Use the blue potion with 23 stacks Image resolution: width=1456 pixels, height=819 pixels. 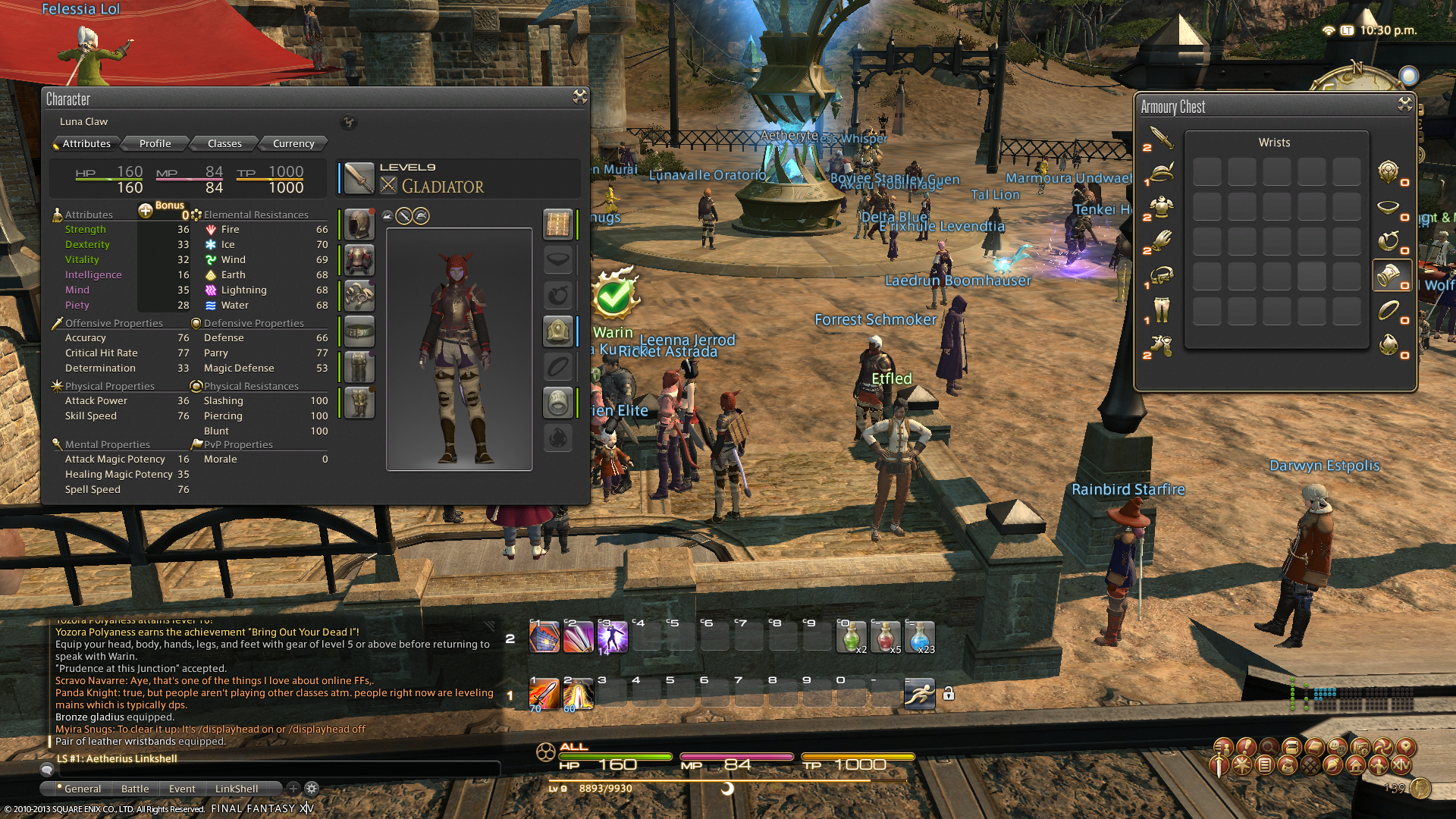click(920, 637)
